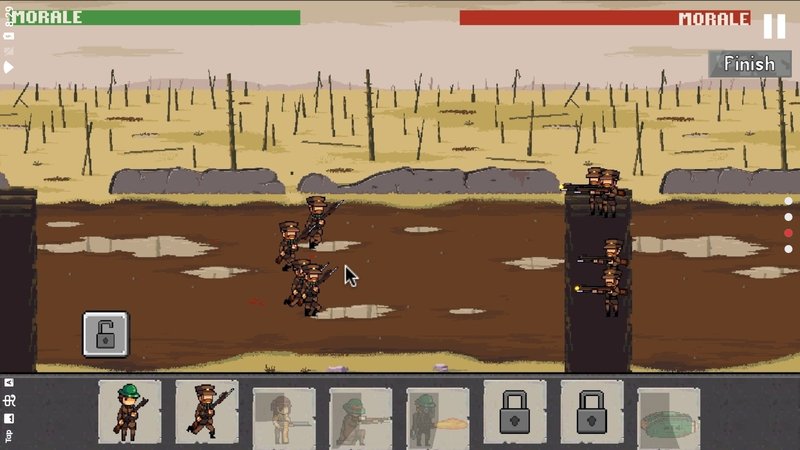The height and width of the screenshot is (450, 800).
Task: Select the greyed-out tank card
Action: point(668,415)
